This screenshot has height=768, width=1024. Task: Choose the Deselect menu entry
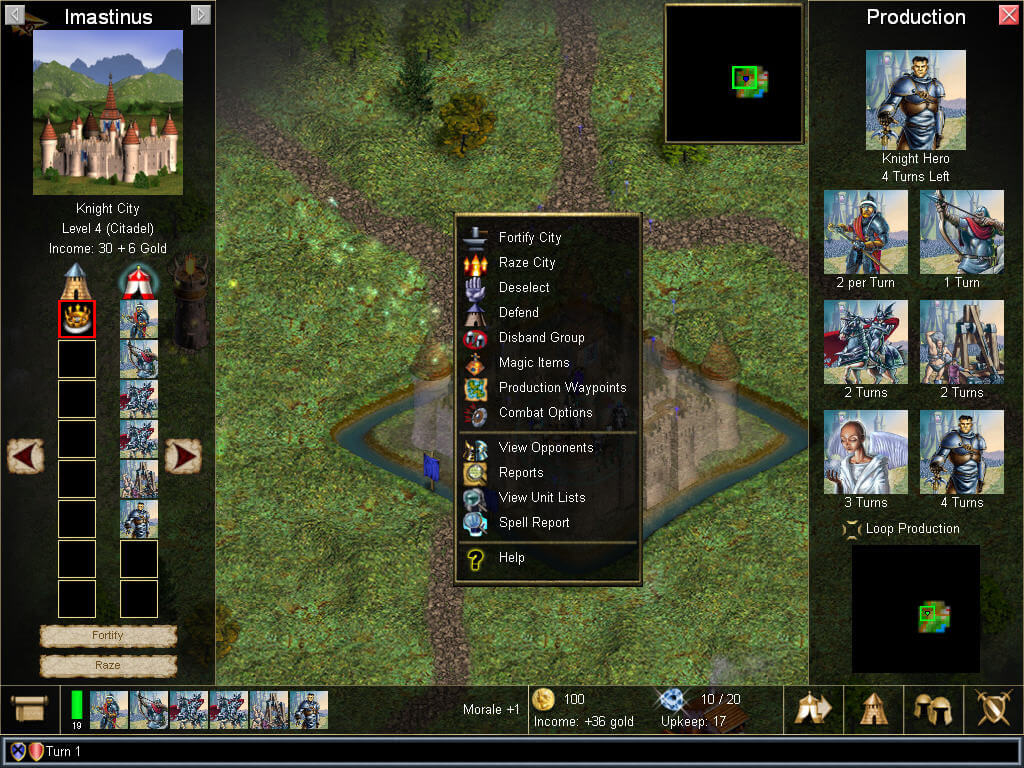523,288
